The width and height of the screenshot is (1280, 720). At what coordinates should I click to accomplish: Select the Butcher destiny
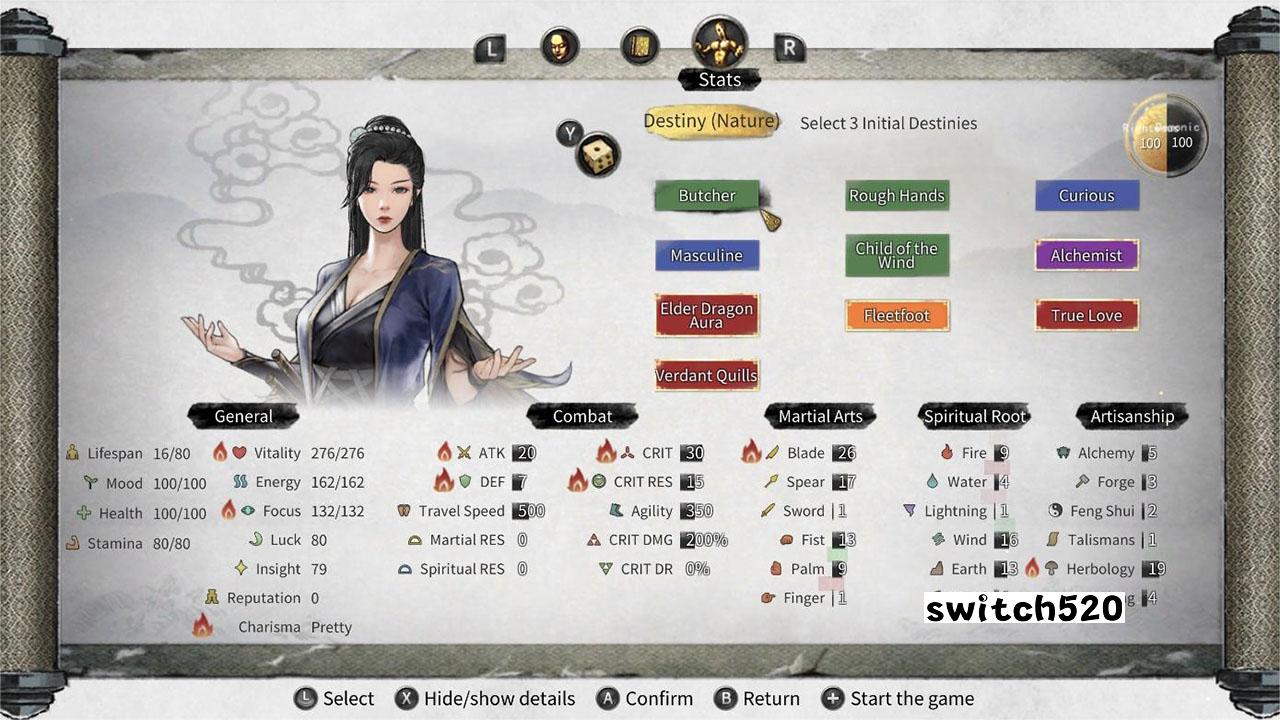tap(707, 196)
